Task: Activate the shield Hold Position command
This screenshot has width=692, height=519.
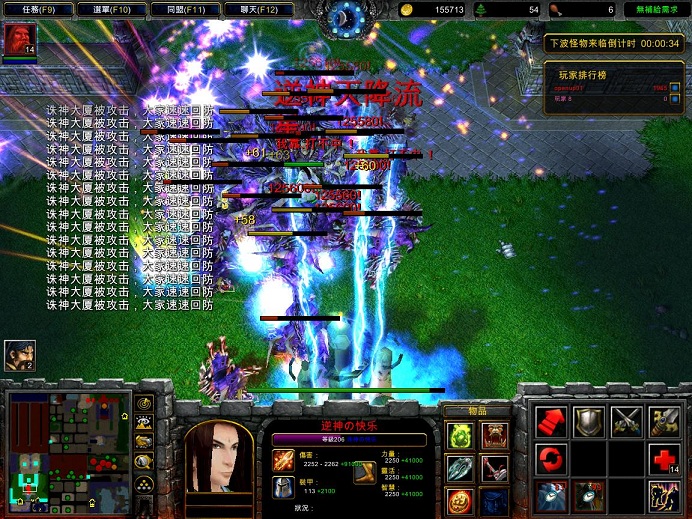Action: tap(589, 422)
